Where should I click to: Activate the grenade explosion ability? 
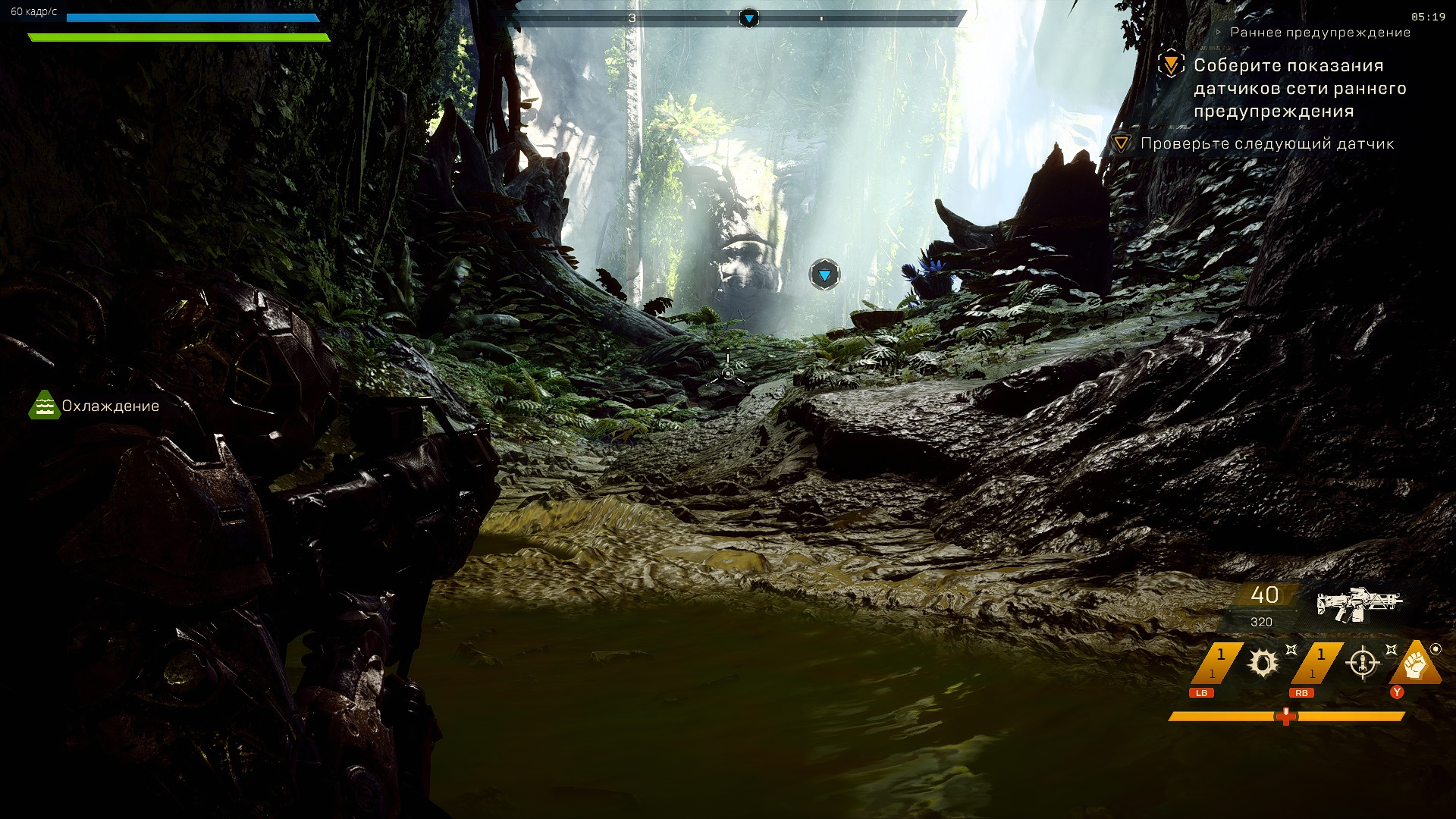1263,664
